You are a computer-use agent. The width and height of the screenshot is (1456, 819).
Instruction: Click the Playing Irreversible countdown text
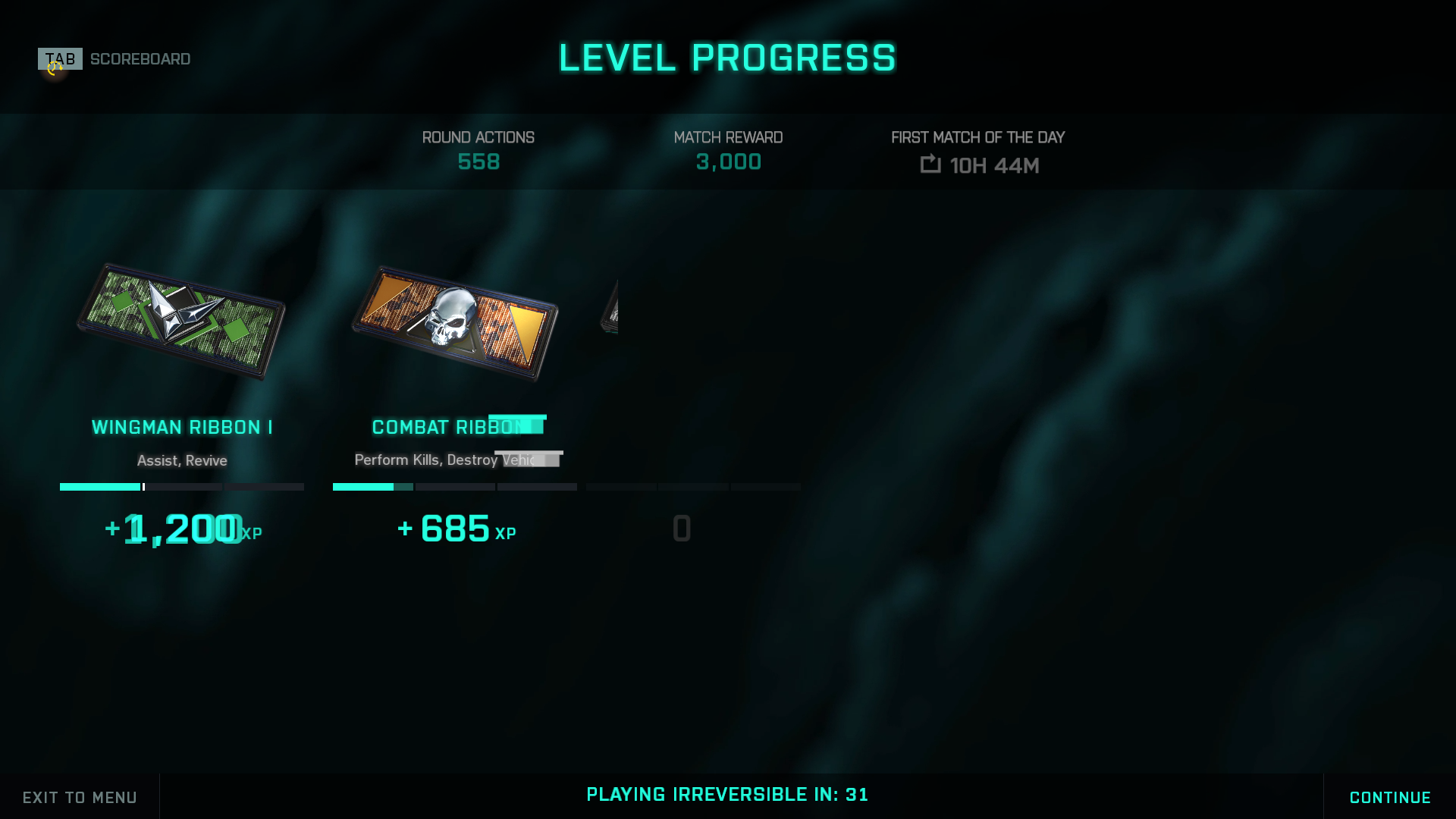pyautogui.click(x=727, y=795)
